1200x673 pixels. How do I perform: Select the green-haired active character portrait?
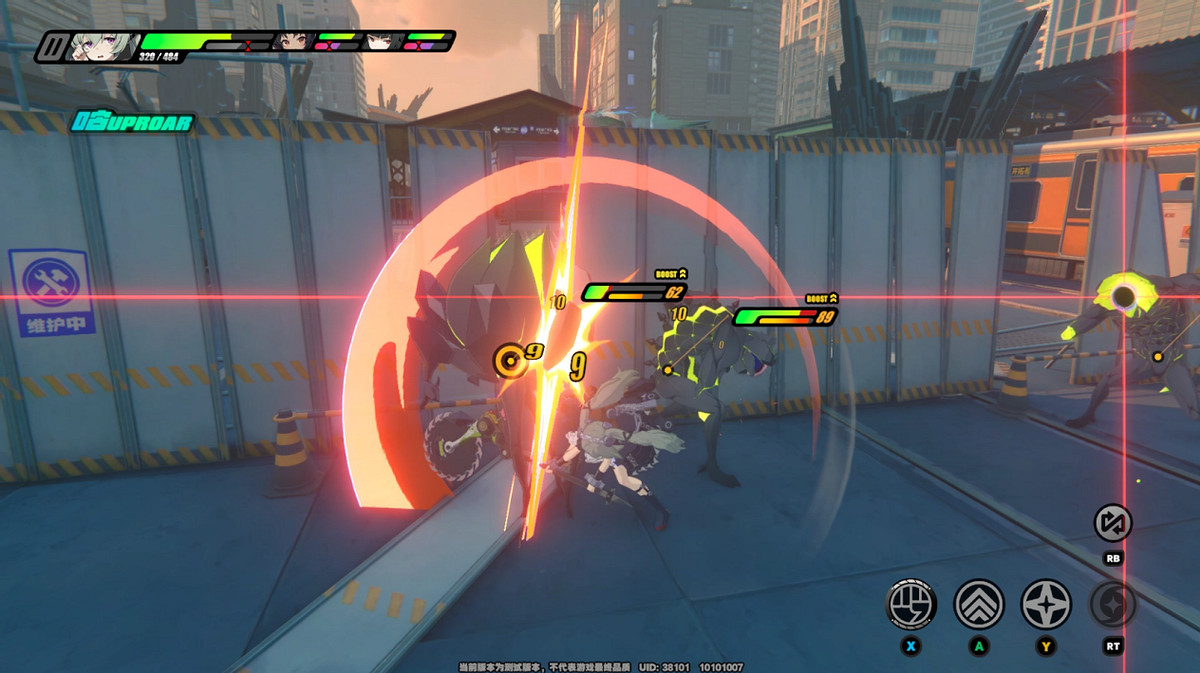click(102, 46)
